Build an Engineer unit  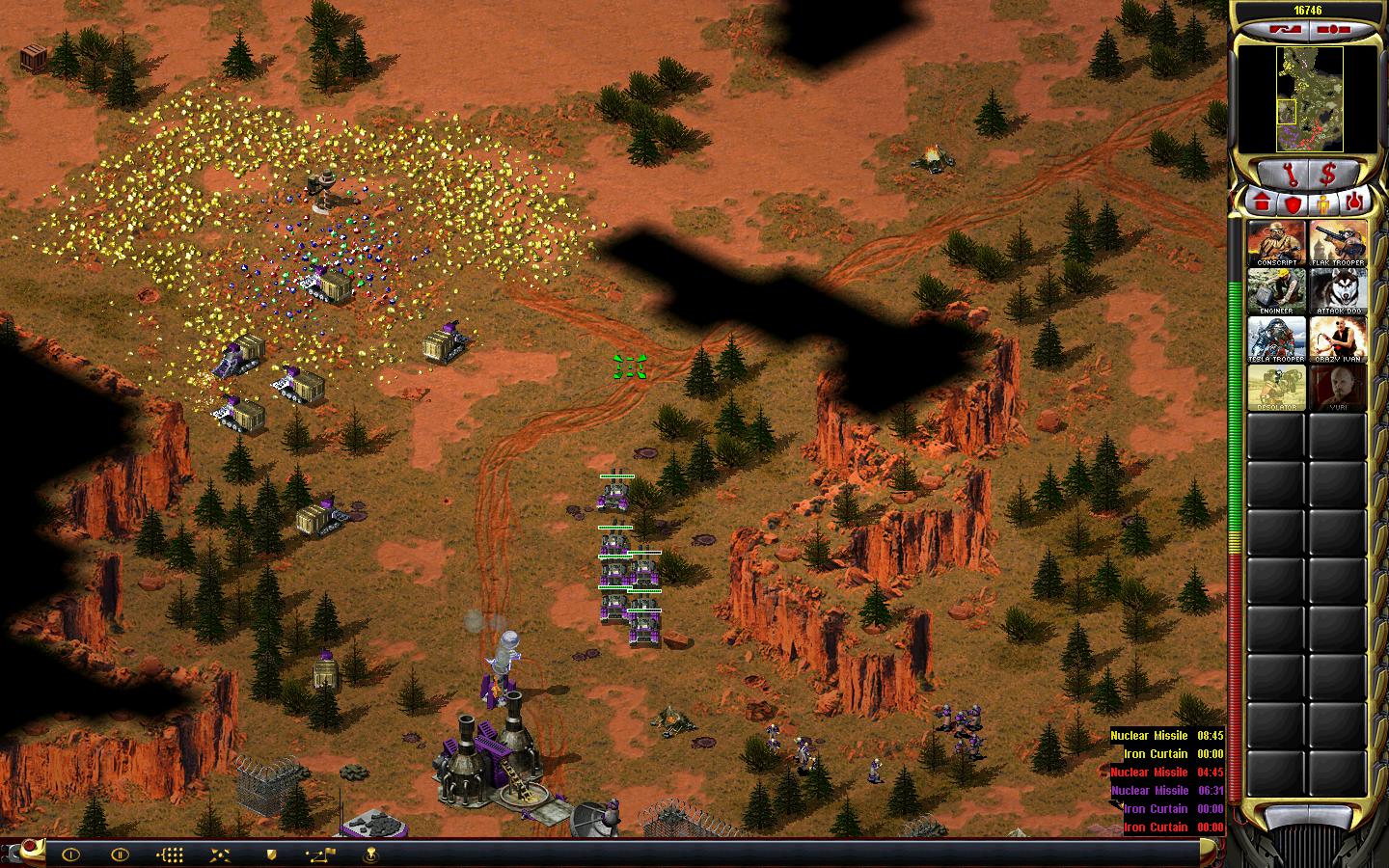(1276, 291)
